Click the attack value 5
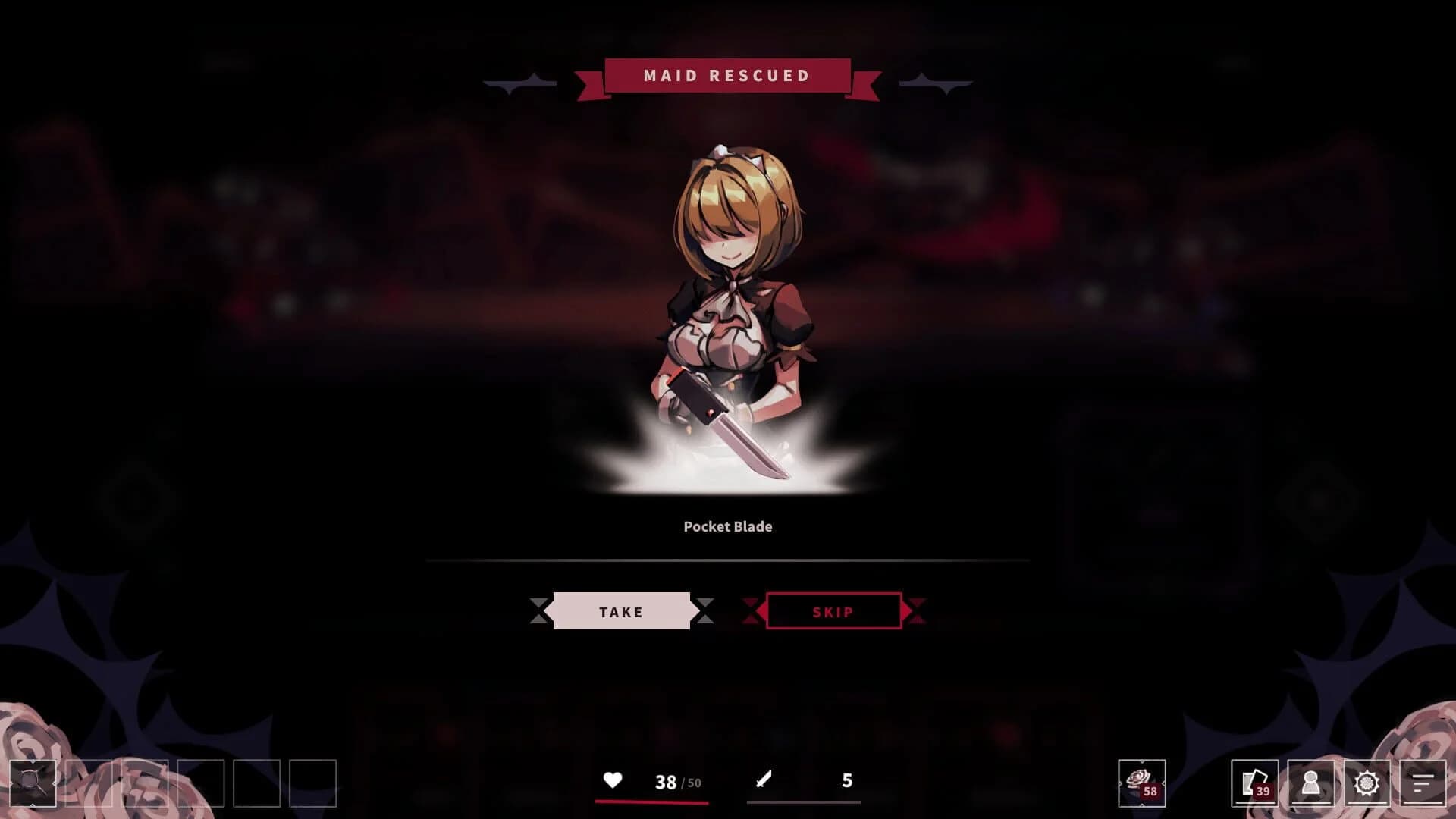The image size is (1456, 819). click(x=847, y=779)
